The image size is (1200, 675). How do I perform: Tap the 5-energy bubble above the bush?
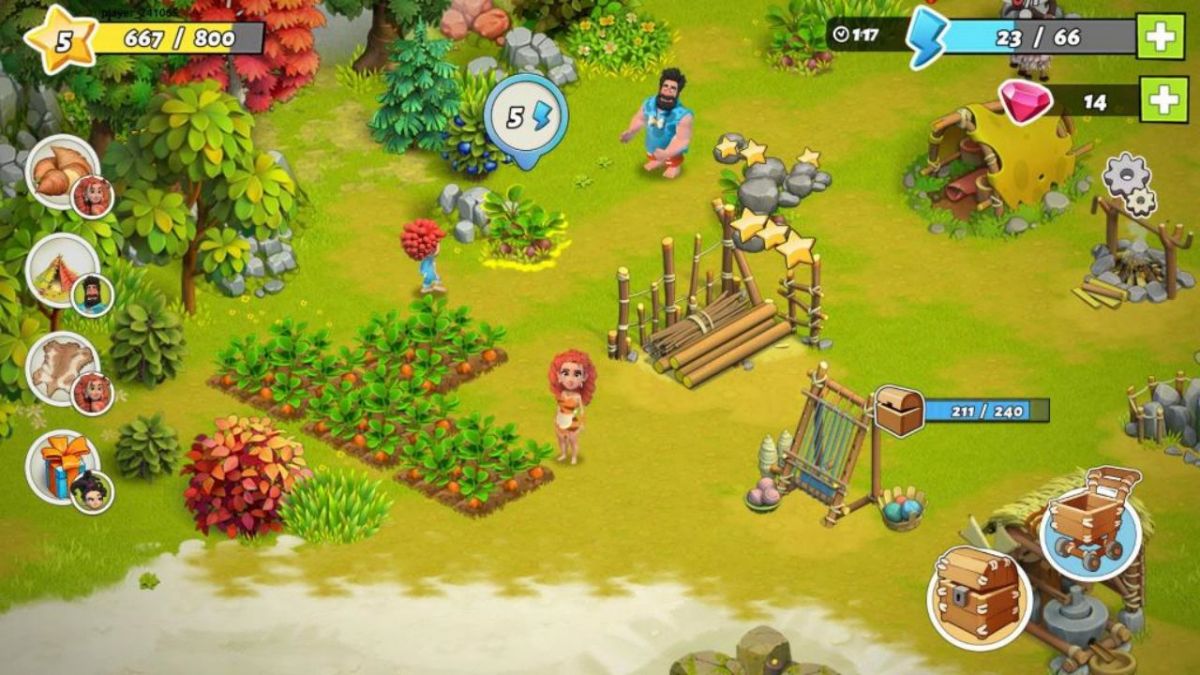pos(526,118)
